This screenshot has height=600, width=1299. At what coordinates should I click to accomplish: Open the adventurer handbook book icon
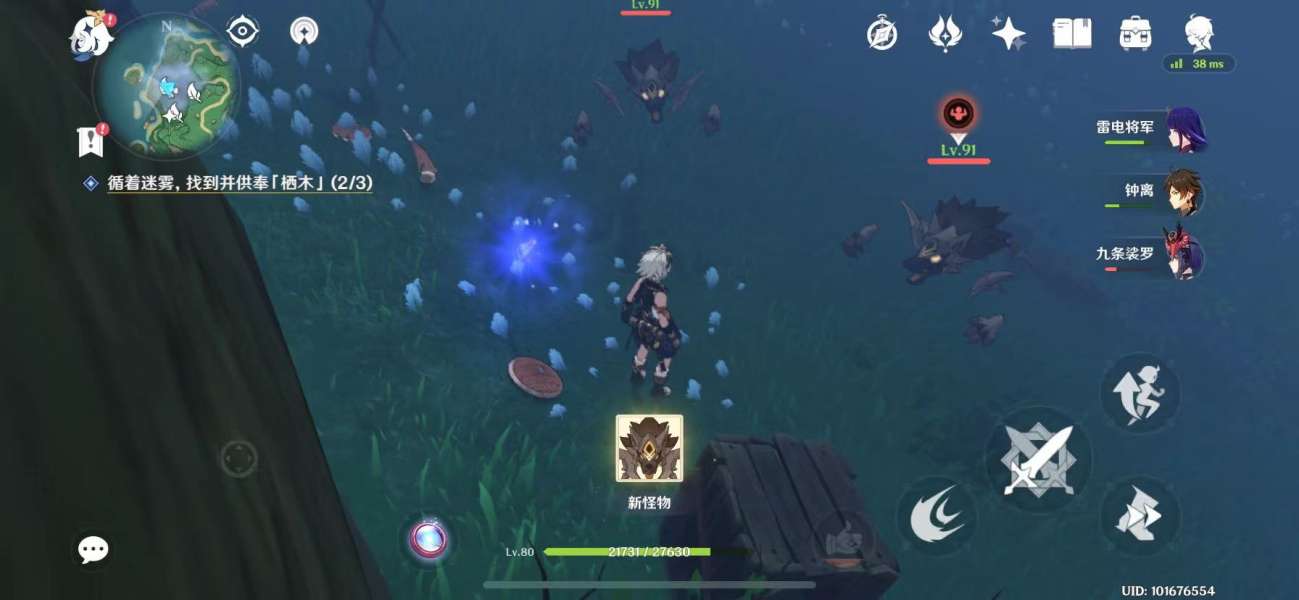click(1071, 34)
